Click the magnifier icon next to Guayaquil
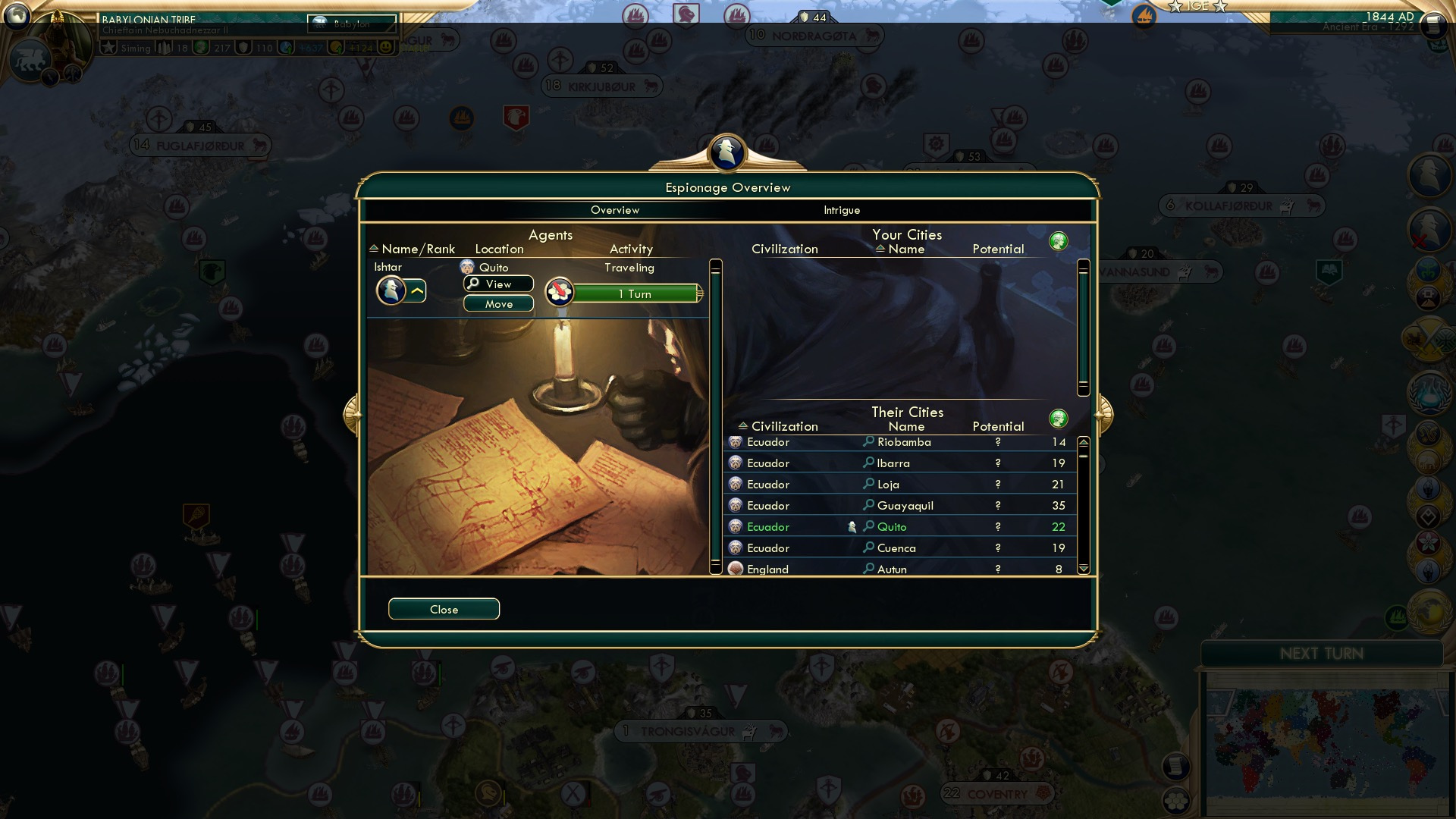 (869, 505)
